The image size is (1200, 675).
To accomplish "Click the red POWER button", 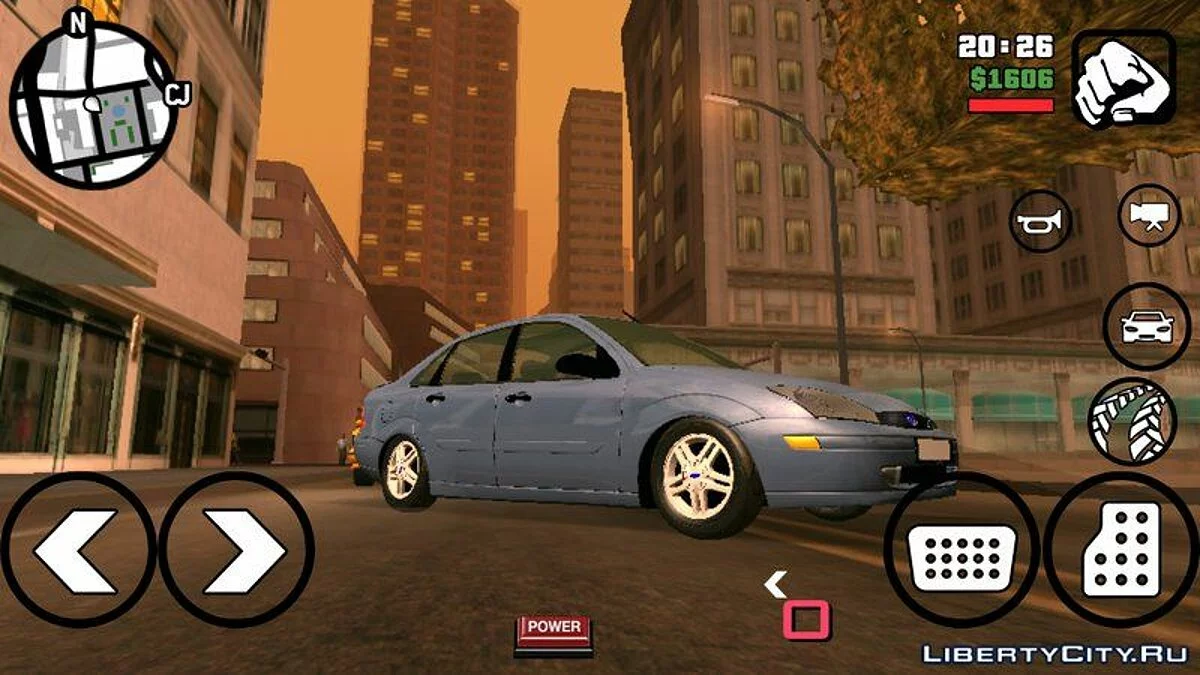I will [553, 631].
